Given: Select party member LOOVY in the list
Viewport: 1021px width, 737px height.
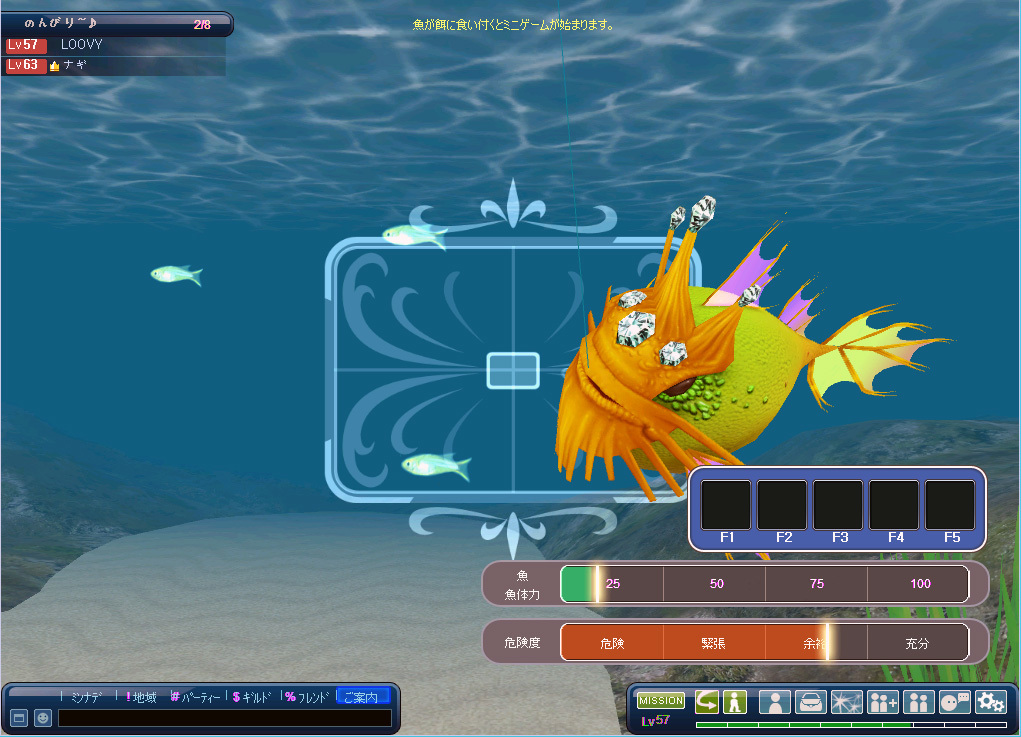Looking at the screenshot, I should (x=81, y=45).
